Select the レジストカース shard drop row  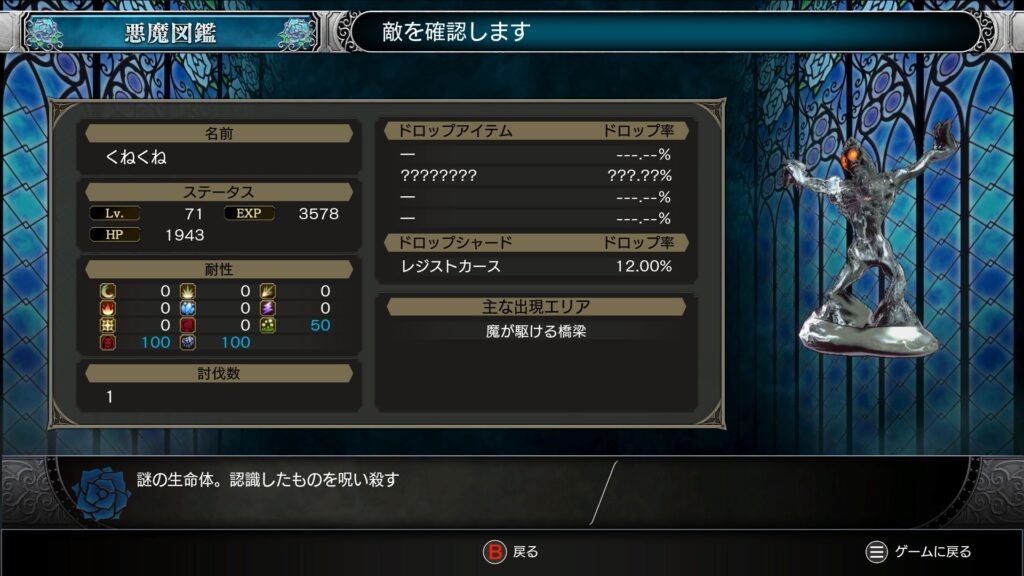[x=535, y=266]
